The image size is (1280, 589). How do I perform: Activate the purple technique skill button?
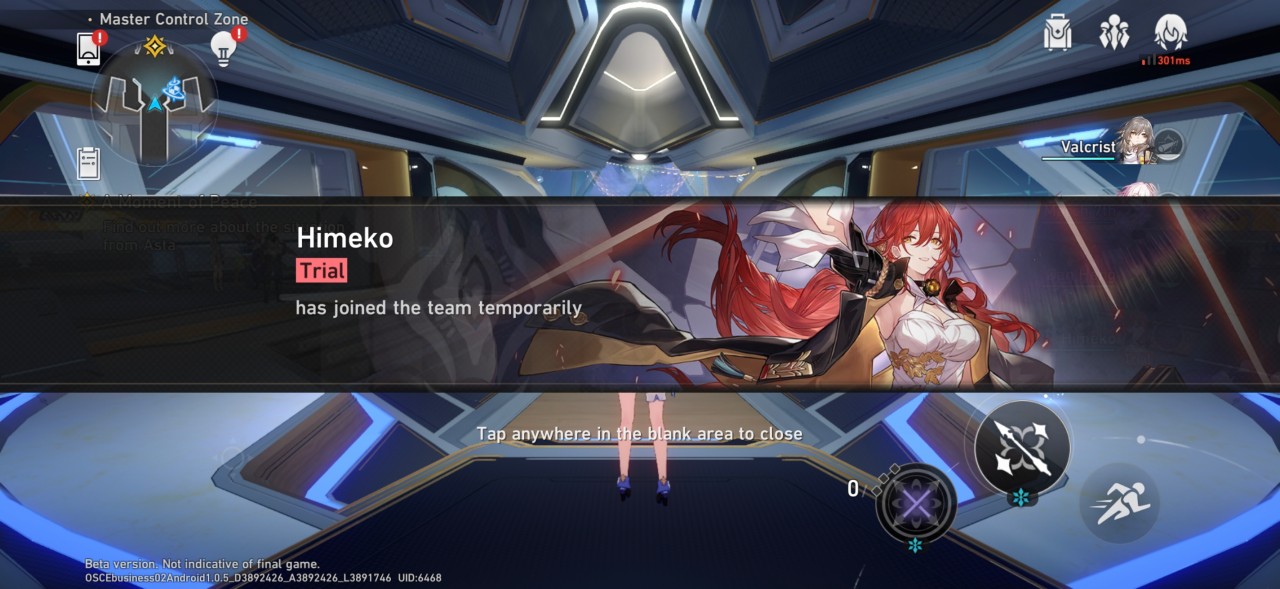point(915,504)
